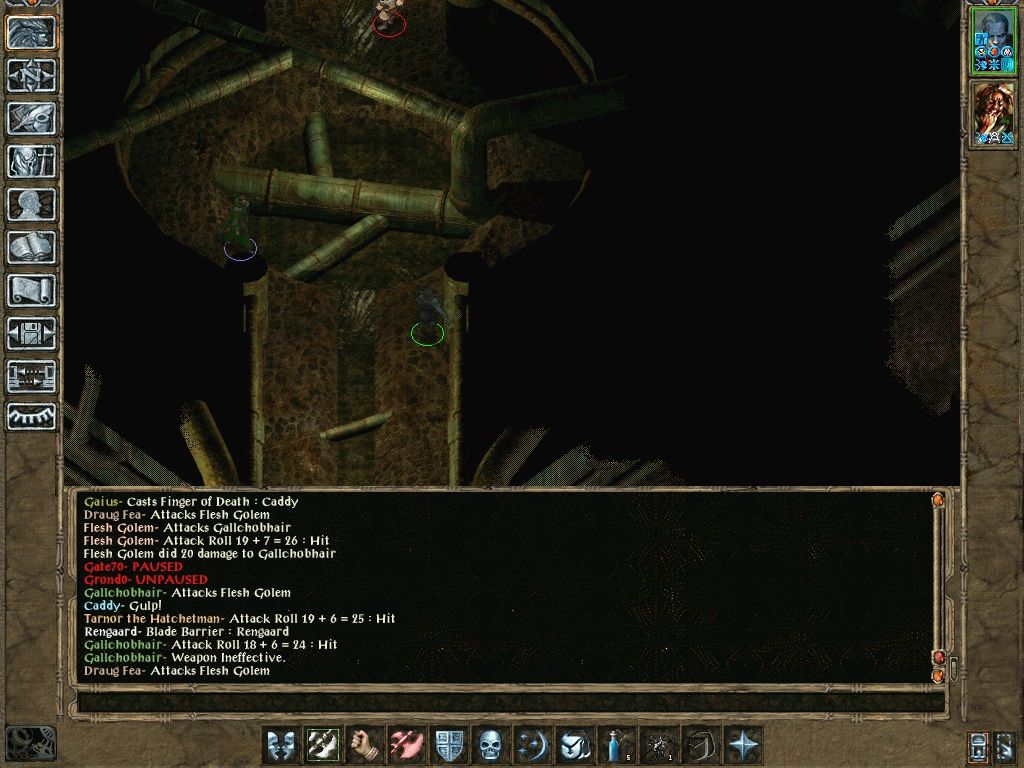Toggle party AI with the eye button

[31, 417]
